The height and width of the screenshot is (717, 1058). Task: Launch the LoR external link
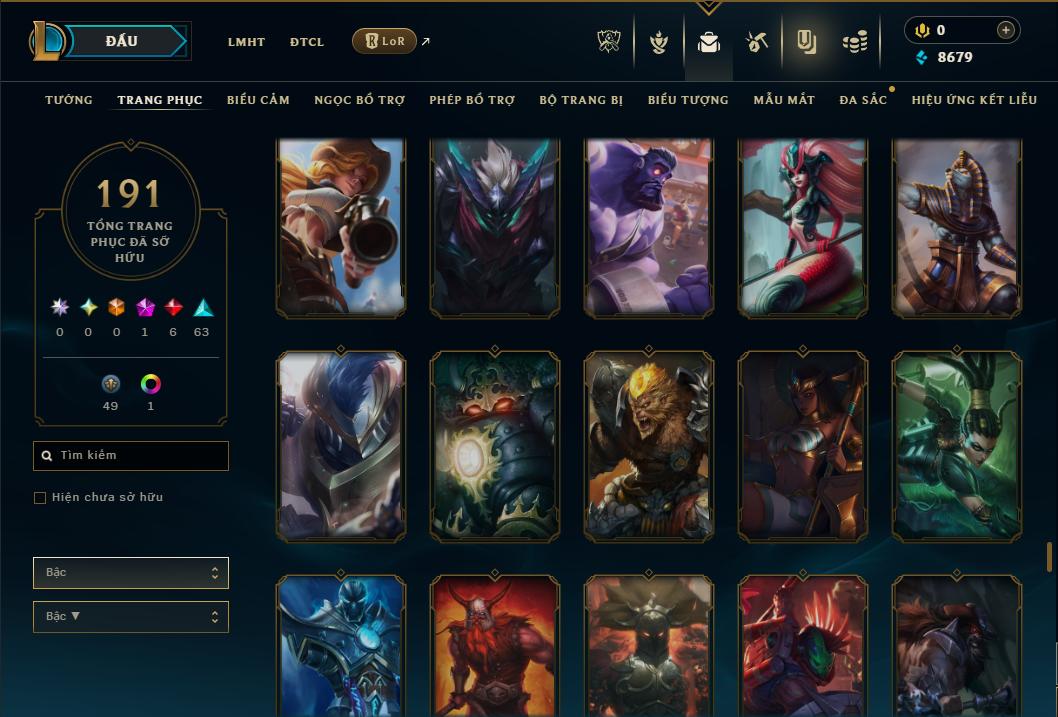coord(385,41)
